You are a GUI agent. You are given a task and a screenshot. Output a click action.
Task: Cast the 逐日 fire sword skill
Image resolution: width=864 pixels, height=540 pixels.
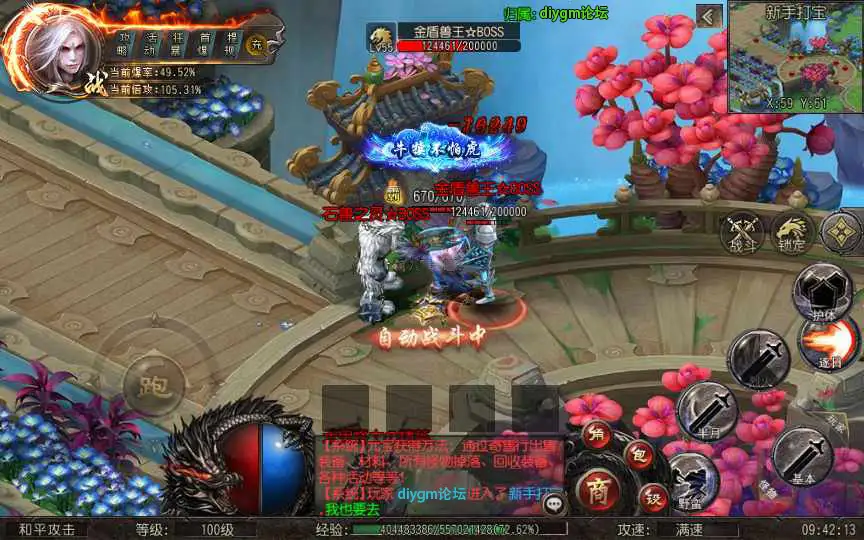click(826, 345)
